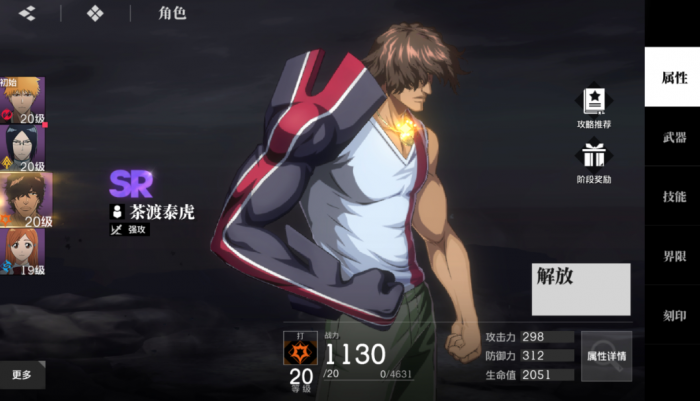This screenshot has width=700, height=401.
Task: Select the Chad character portrait
Action: (x=22, y=200)
